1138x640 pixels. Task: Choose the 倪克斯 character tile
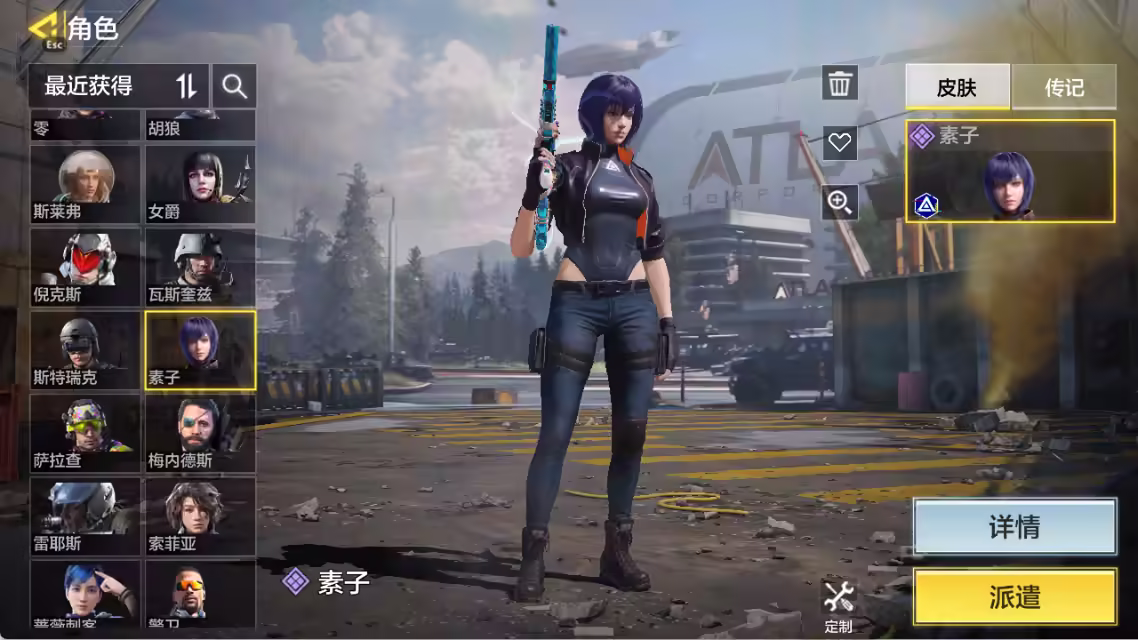(x=85, y=267)
